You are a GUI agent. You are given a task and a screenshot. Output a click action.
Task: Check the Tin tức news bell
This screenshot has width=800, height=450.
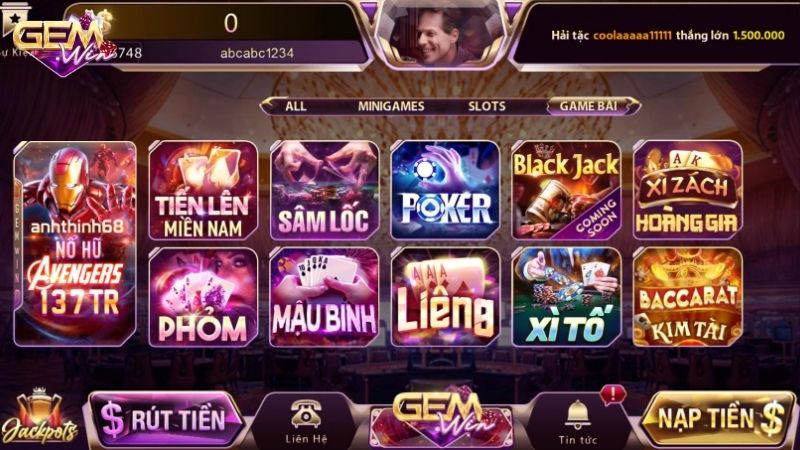tap(577, 419)
